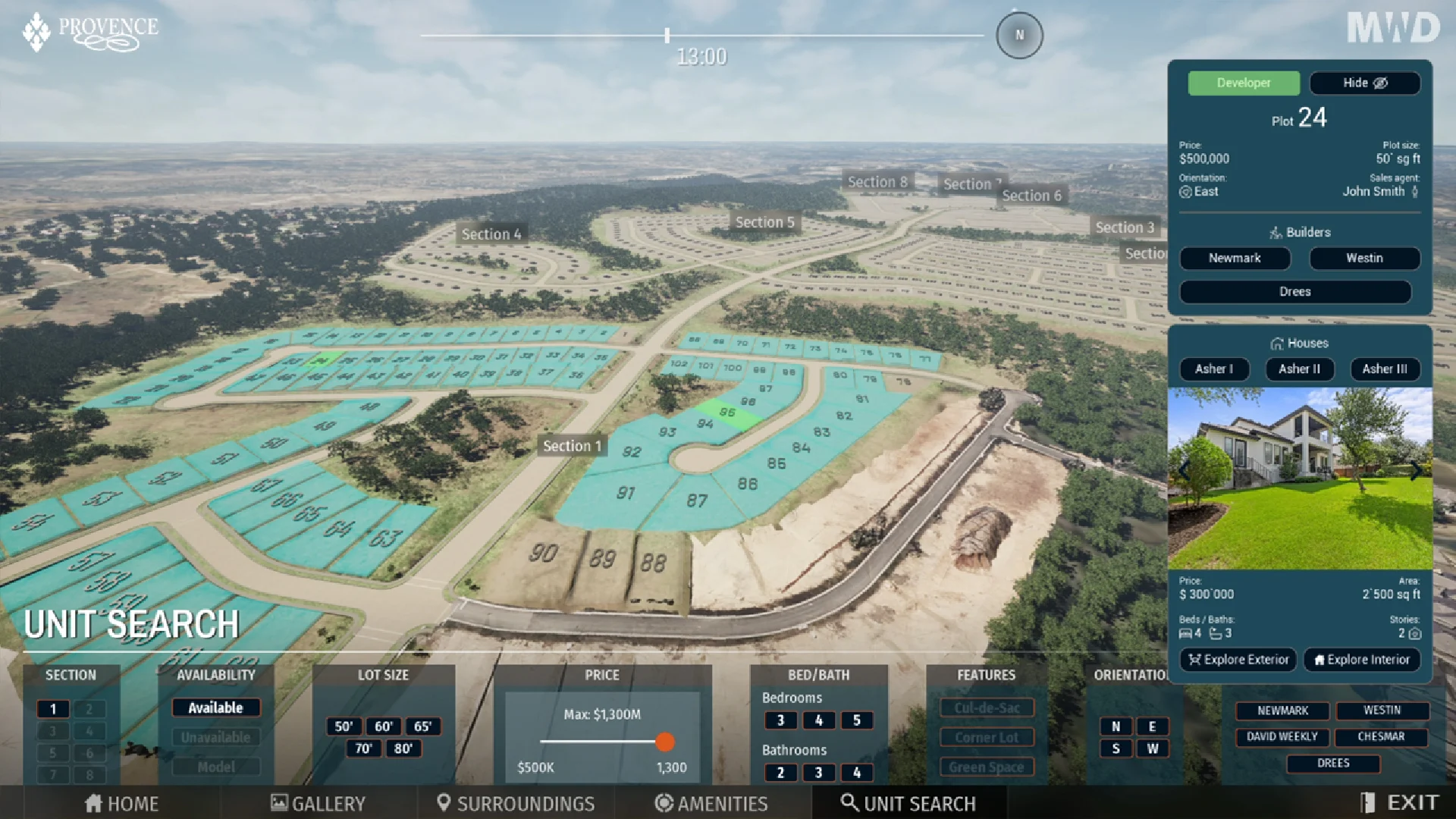Viewport: 1456px width, 819px height.
Task: Click Explore Exterior button
Action: (x=1238, y=659)
